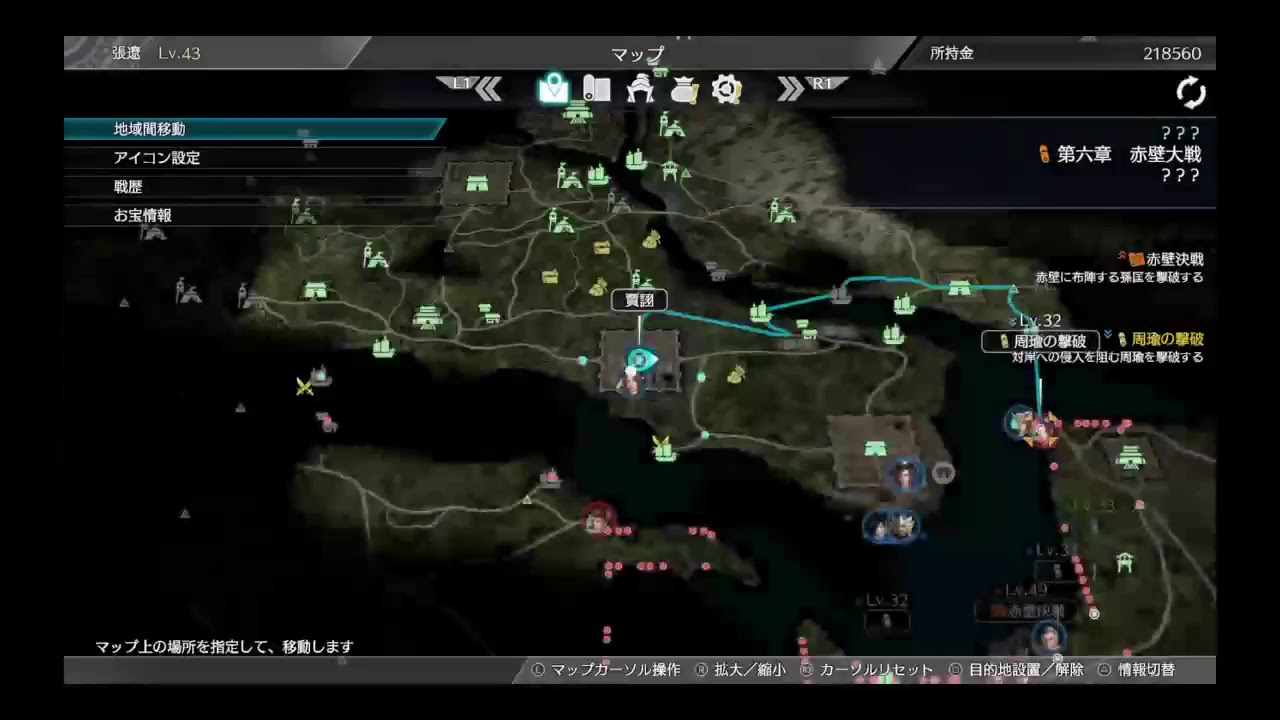Open アイコン設定 to toggle map icons

tap(155, 157)
